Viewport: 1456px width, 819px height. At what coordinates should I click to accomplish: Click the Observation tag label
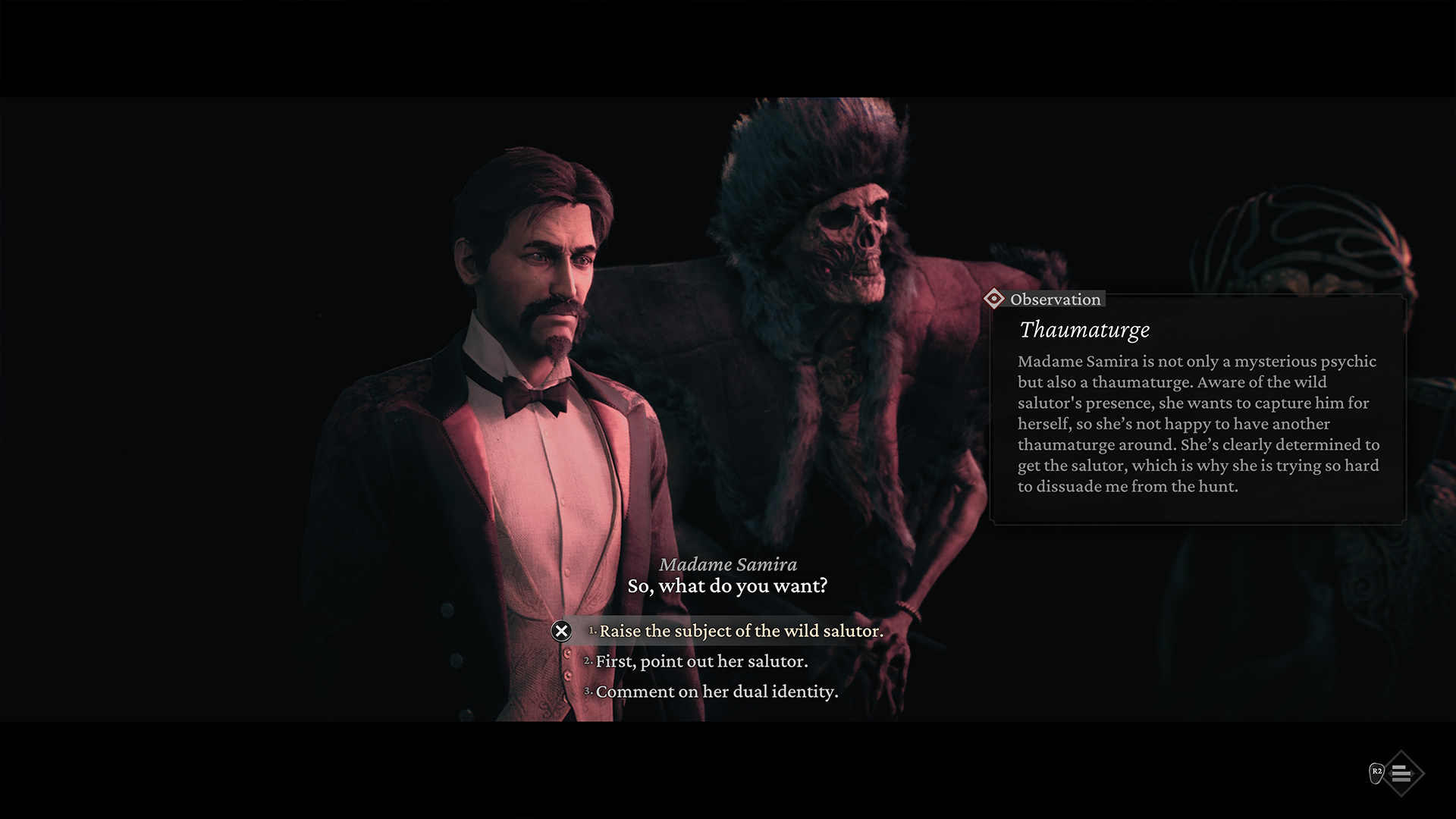1054,299
